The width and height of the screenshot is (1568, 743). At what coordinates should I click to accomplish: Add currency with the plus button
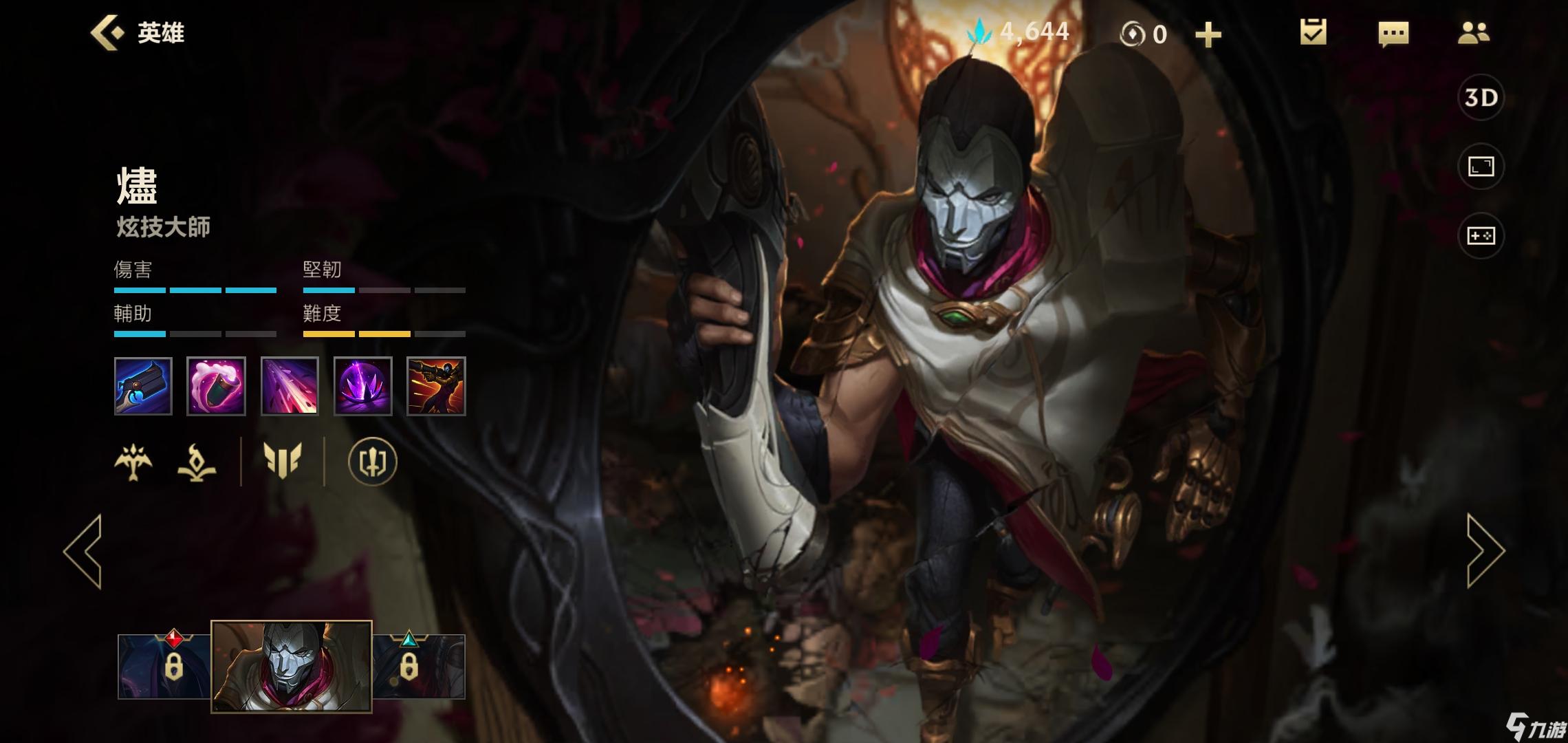pos(1208,34)
